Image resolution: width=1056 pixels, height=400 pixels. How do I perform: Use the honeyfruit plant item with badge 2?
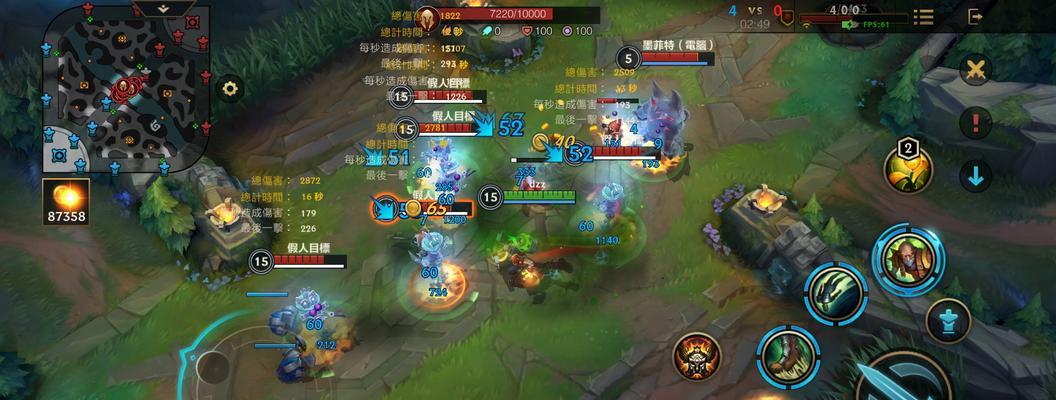[x=908, y=168]
